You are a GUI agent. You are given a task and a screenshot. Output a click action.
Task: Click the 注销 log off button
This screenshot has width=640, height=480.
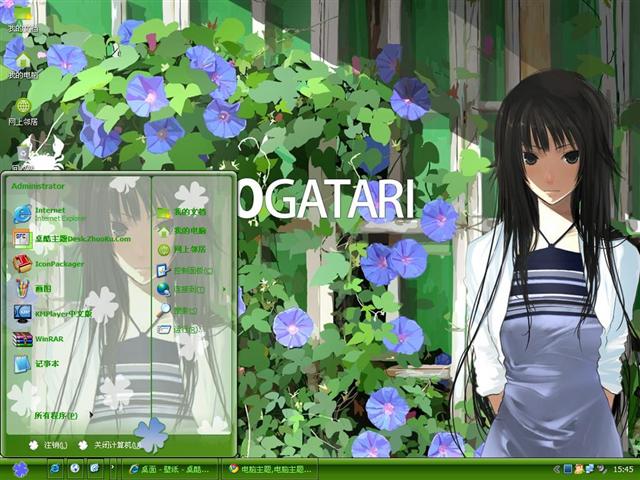click(x=50, y=445)
